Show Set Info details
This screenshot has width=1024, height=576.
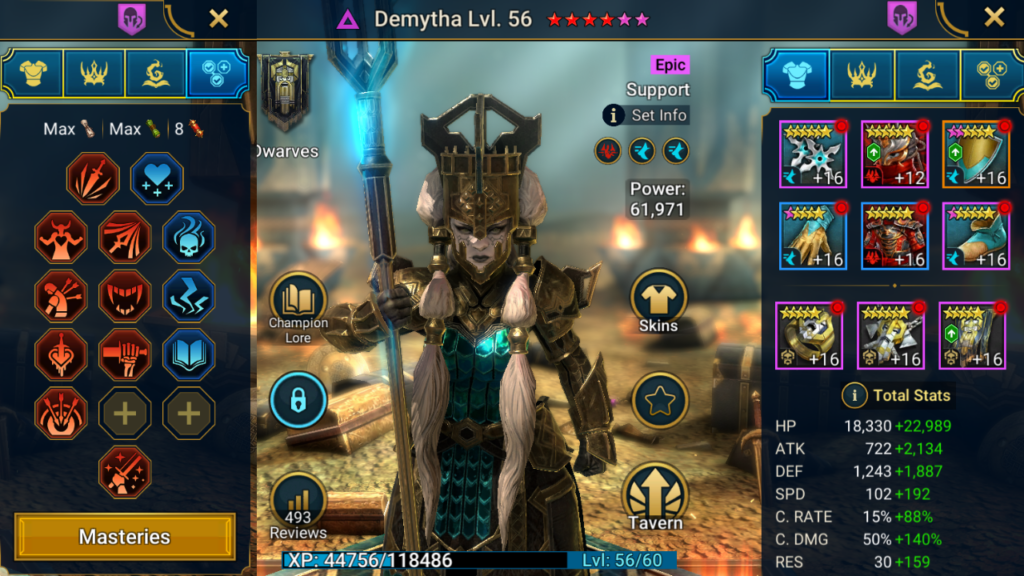point(646,115)
